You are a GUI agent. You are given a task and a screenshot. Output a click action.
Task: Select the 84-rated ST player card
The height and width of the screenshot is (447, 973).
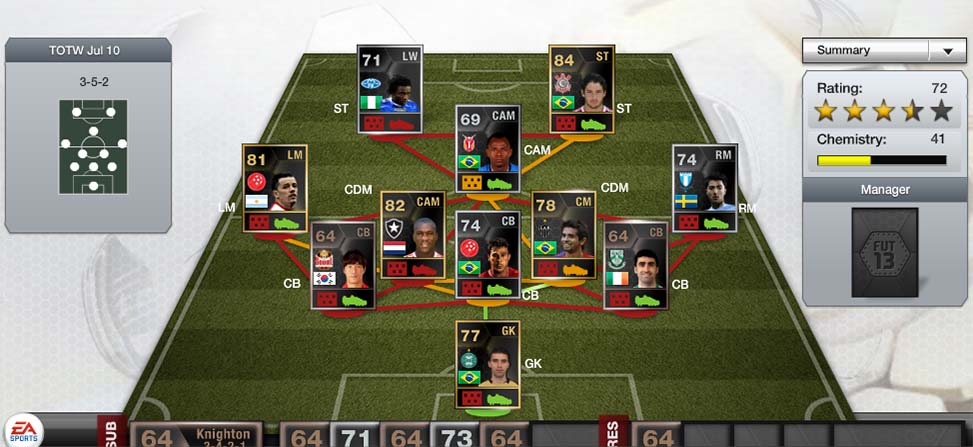581,89
